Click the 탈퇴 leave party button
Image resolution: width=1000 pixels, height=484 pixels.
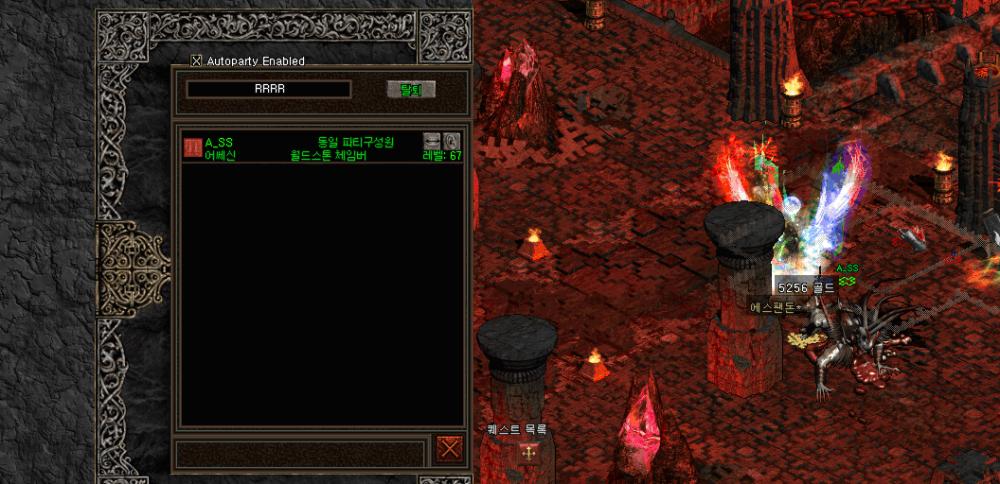tap(411, 90)
